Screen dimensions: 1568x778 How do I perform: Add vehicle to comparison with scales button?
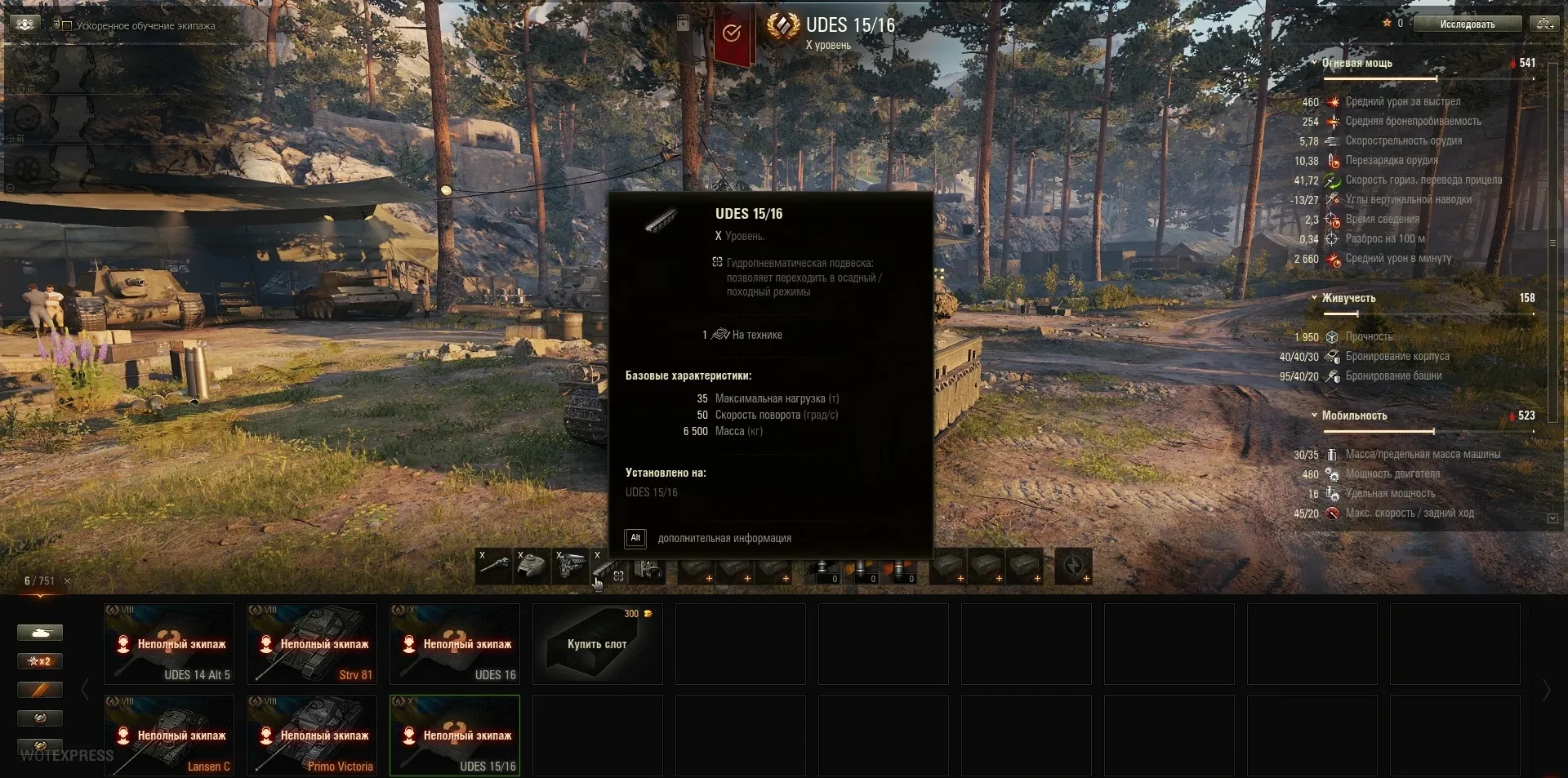[1545, 24]
